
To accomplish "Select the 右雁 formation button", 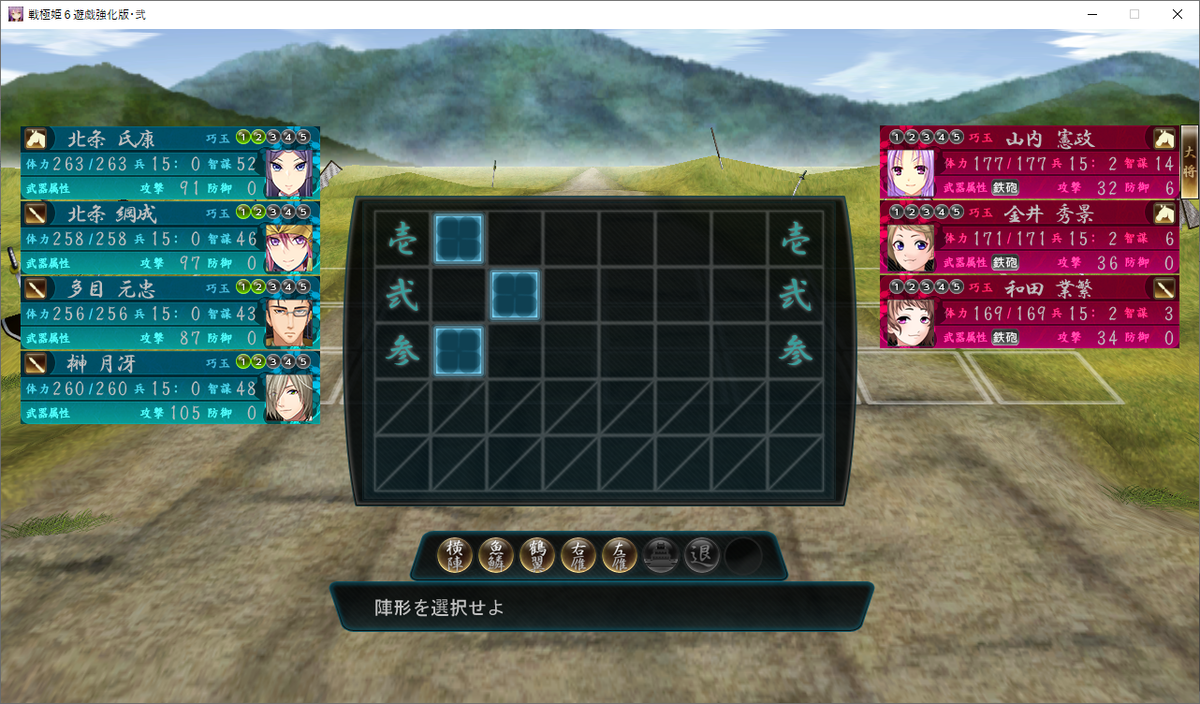I will [x=579, y=555].
